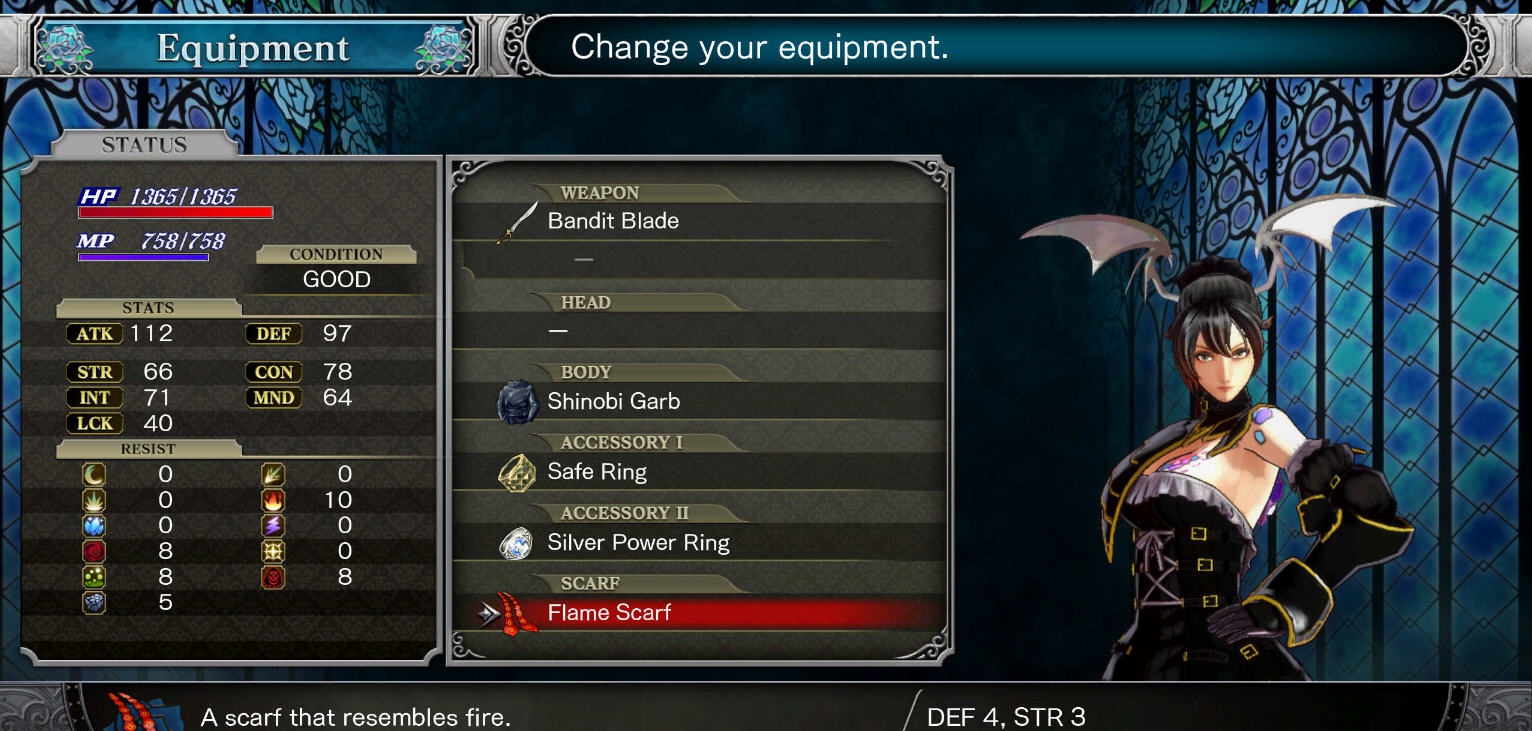Image resolution: width=1532 pixels, height=731 pixels.
Task: Choose the empty Head equipment slot
Action: [x=700, y=331]
